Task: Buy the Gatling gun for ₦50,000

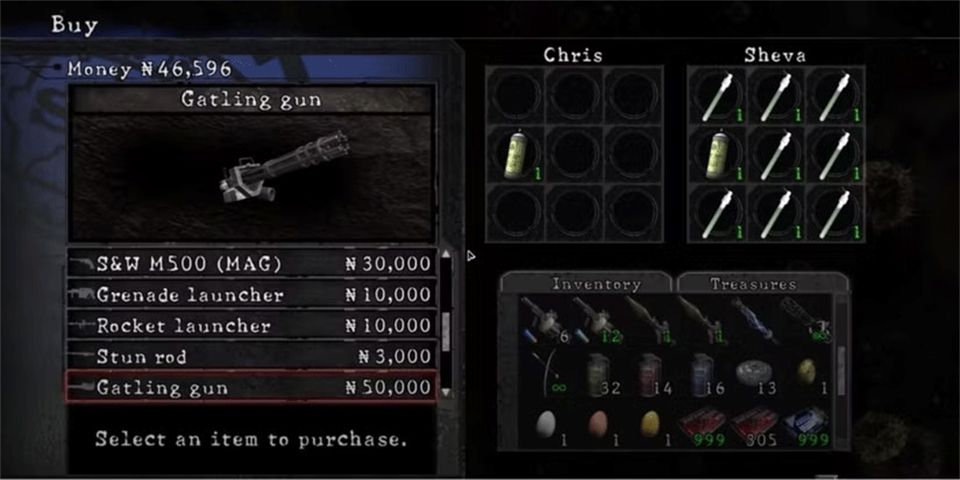Action: coord(252,387)
